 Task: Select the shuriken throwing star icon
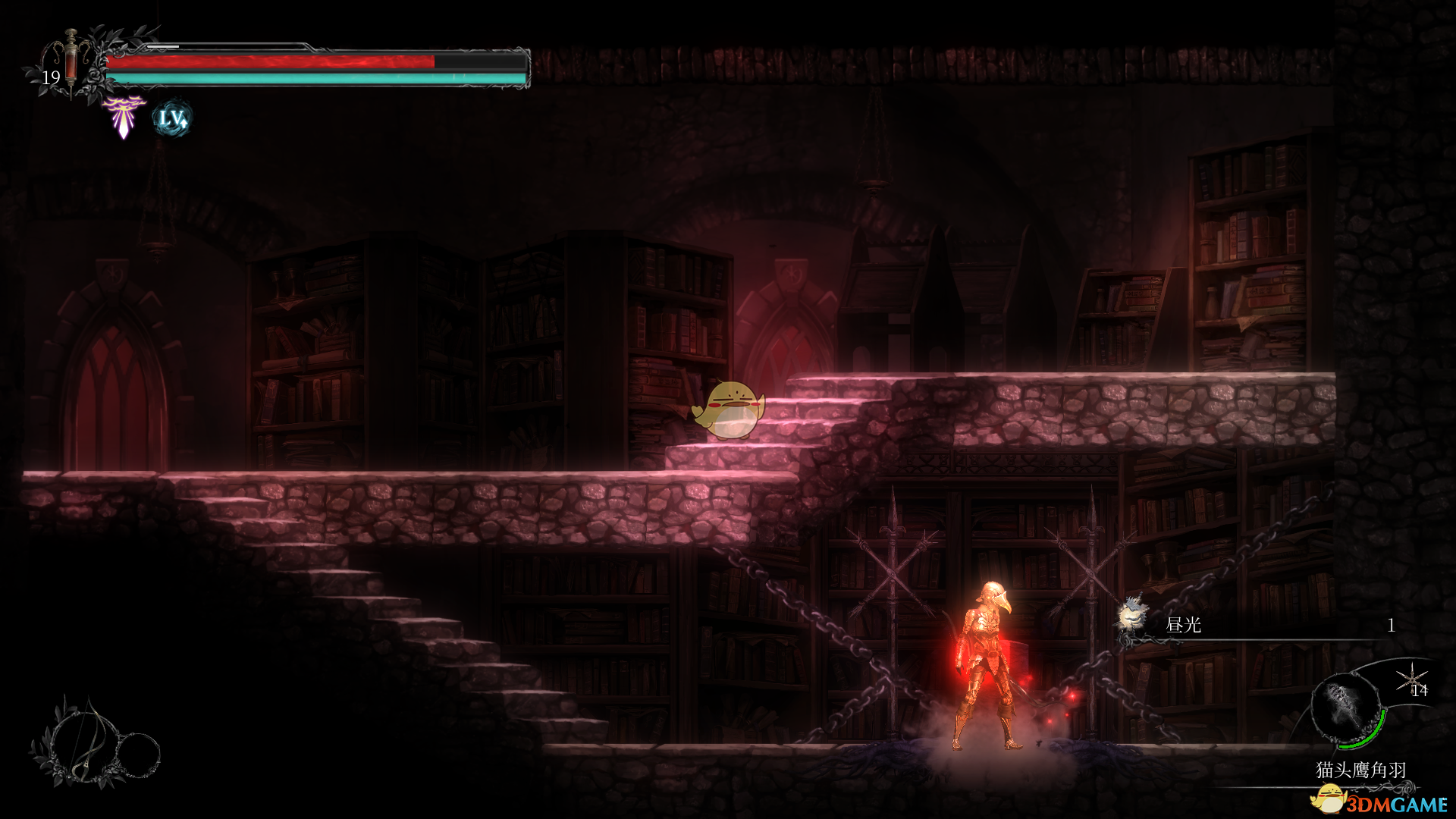tap(1411, 678)
